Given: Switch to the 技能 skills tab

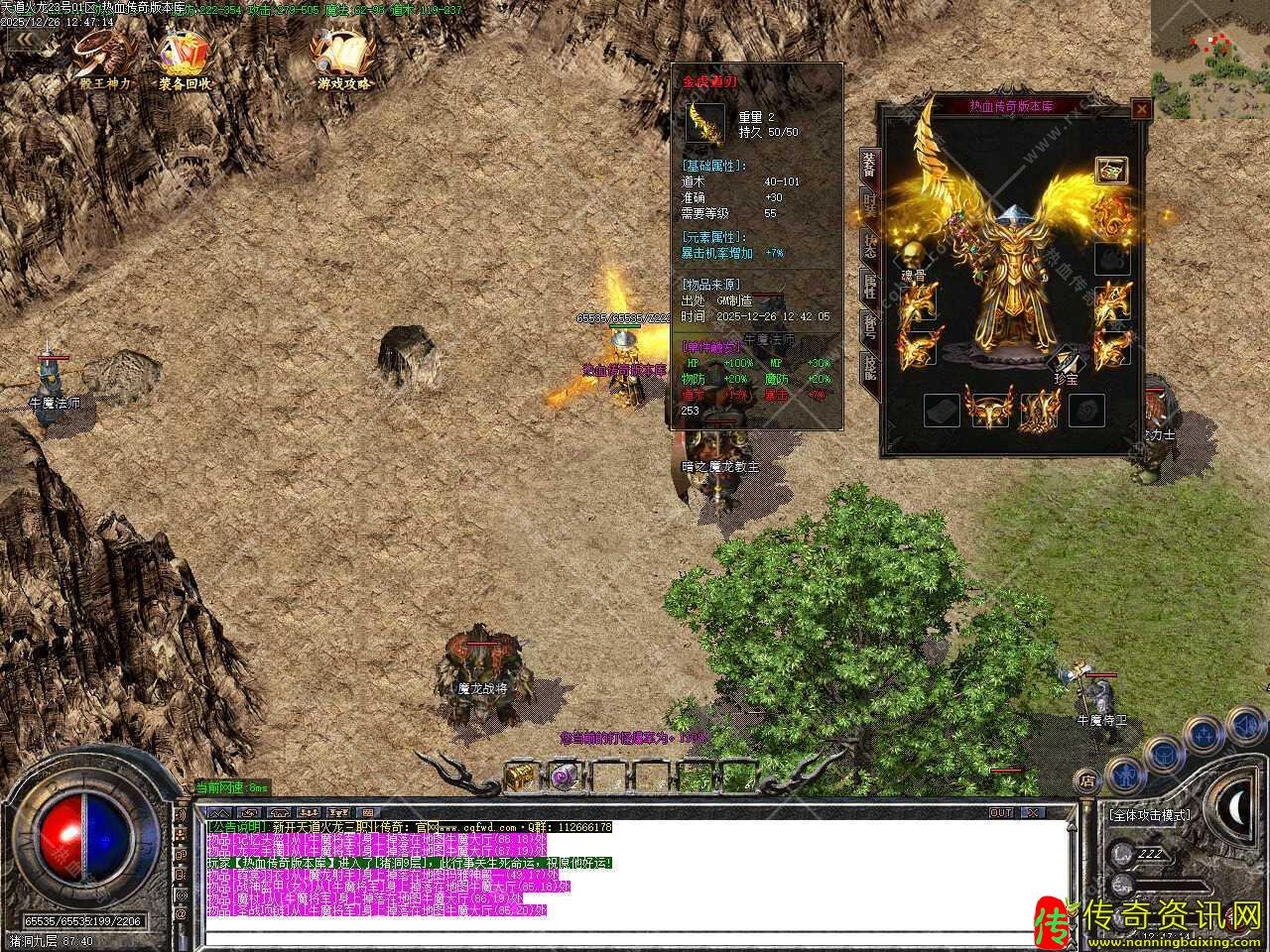Looking at the screenshot, I should (x=870, y=368).
